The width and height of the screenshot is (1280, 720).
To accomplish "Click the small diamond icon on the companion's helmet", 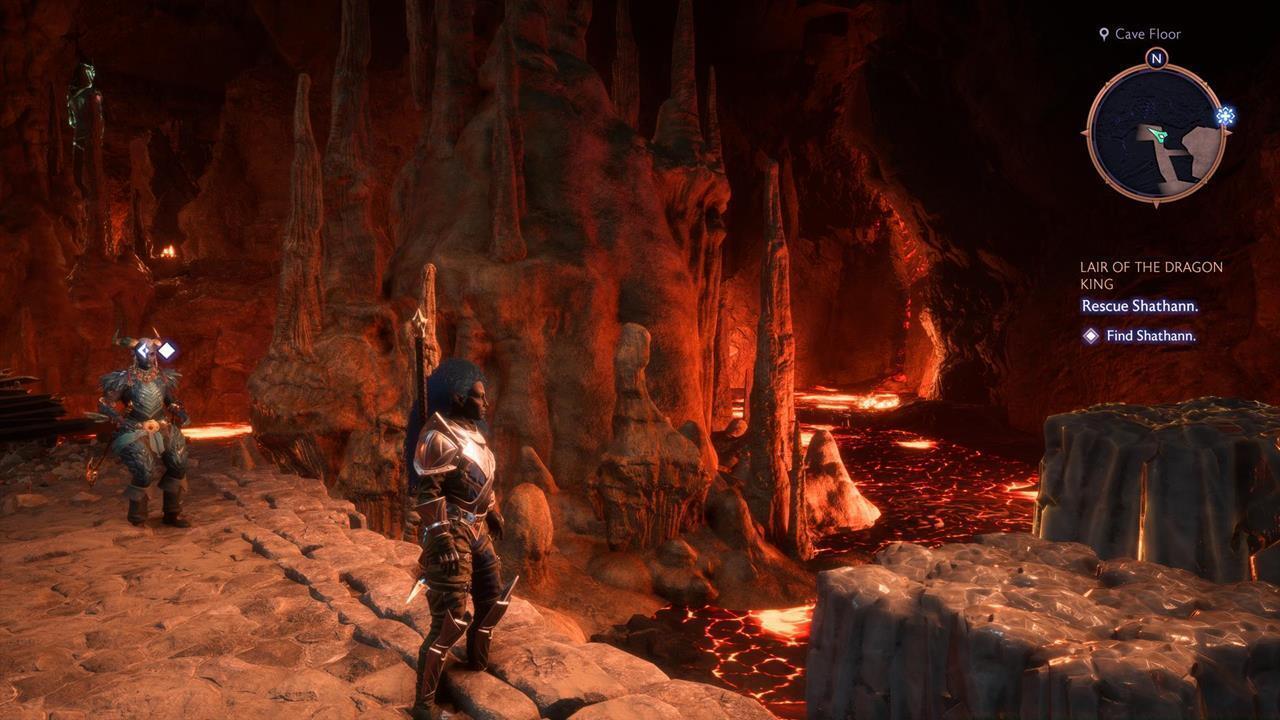I will (x=144, y=350).
